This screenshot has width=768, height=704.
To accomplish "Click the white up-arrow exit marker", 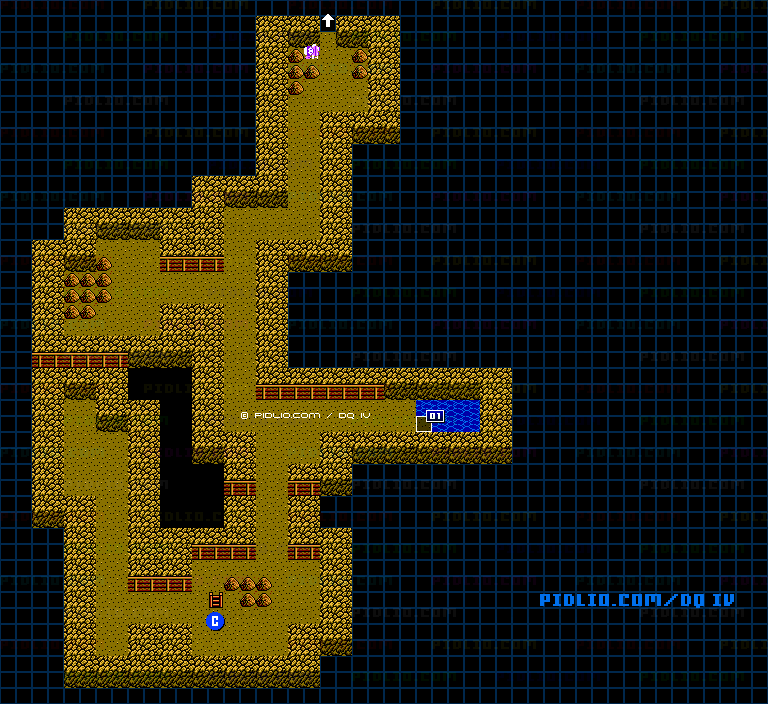I will 327,21.
